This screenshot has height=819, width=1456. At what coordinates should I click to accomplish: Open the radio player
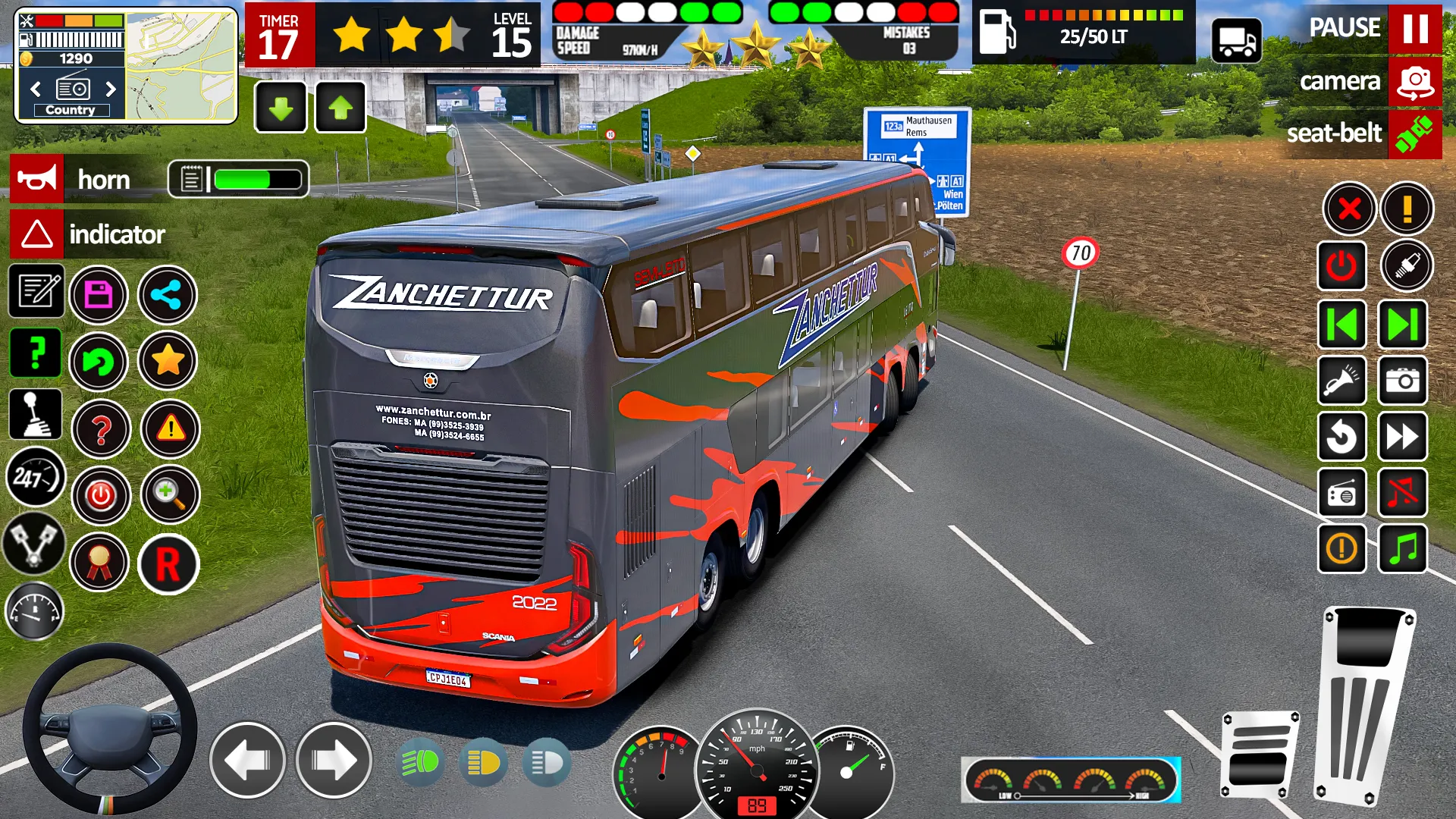pos(1342,493)
